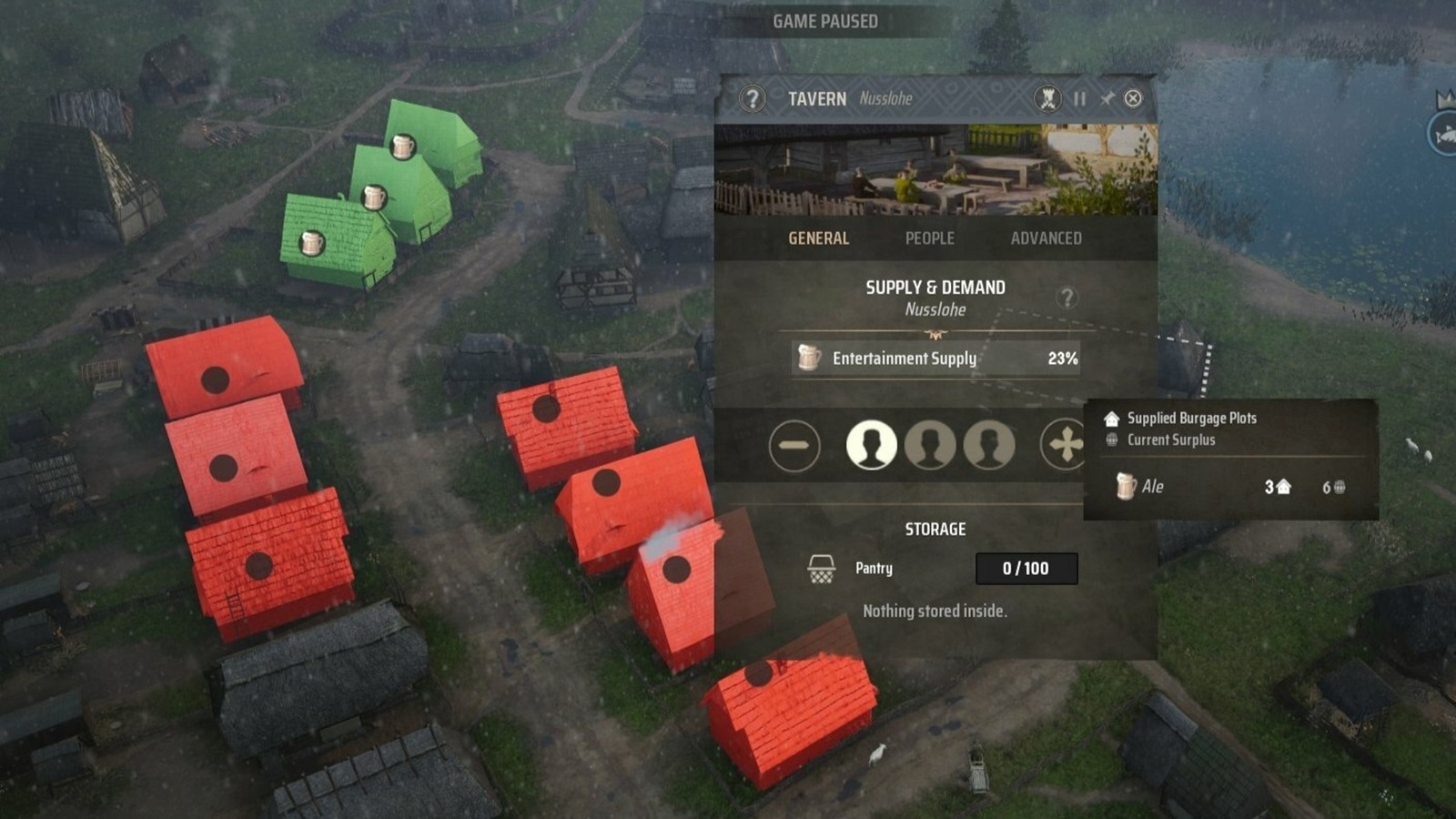This screenshot has height=819, width=1456.
Task: Add a worker with the plus button
Action: [1064, 446]
